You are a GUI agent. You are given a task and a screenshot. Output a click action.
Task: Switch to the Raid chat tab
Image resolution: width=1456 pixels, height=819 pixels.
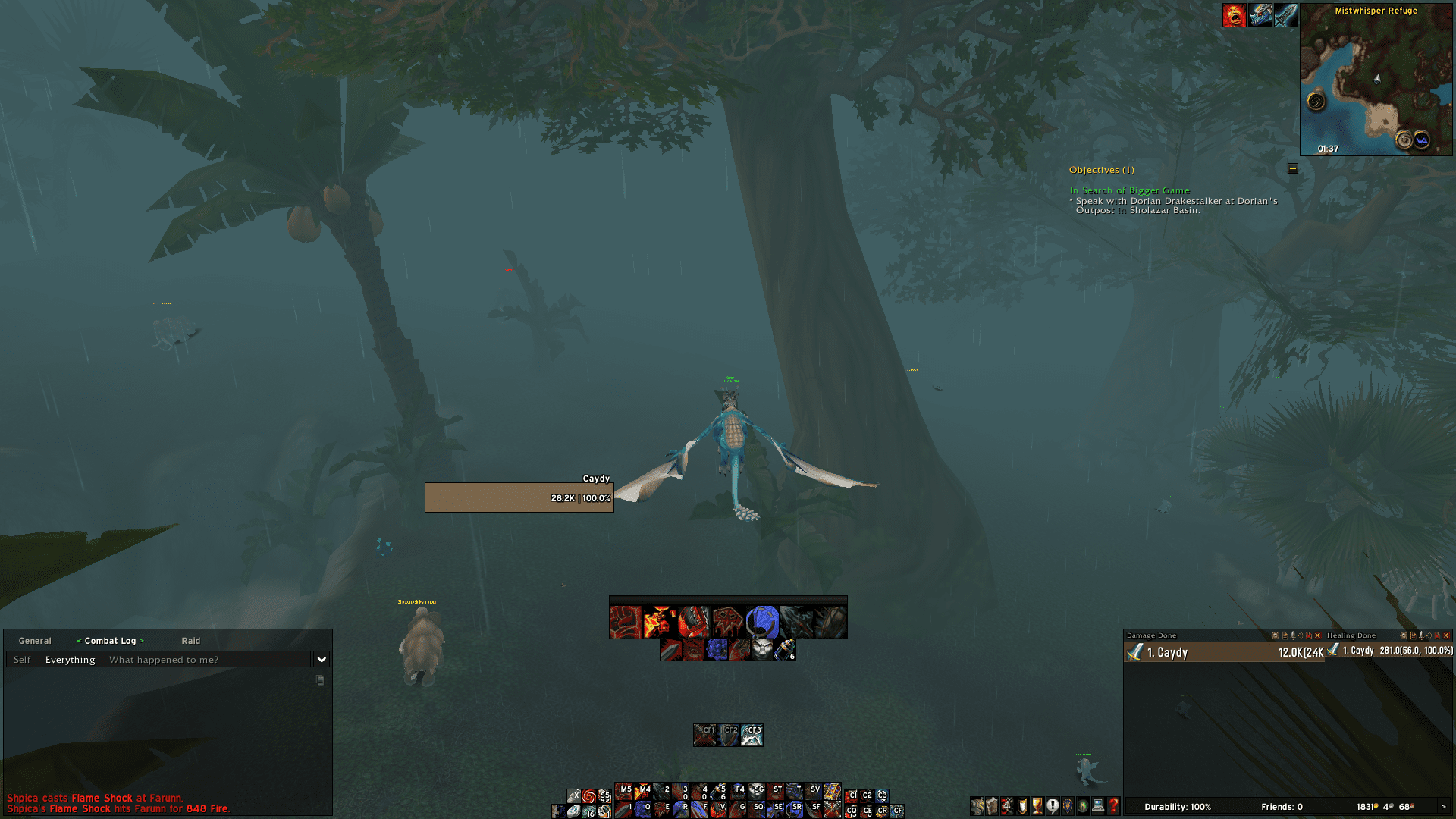click(x=190, y=641)
